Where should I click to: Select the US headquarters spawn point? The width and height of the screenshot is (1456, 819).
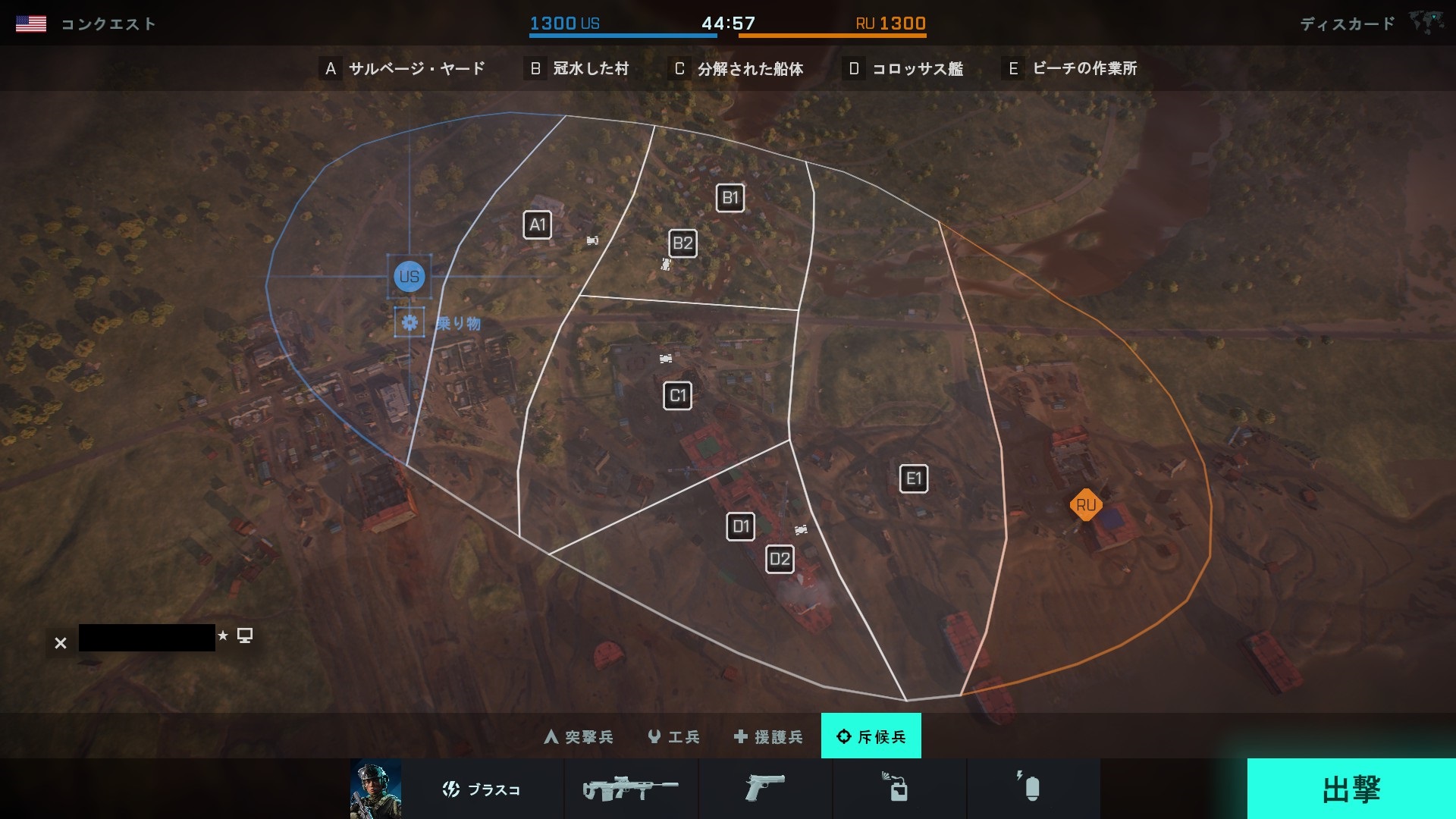coord(409,277)
